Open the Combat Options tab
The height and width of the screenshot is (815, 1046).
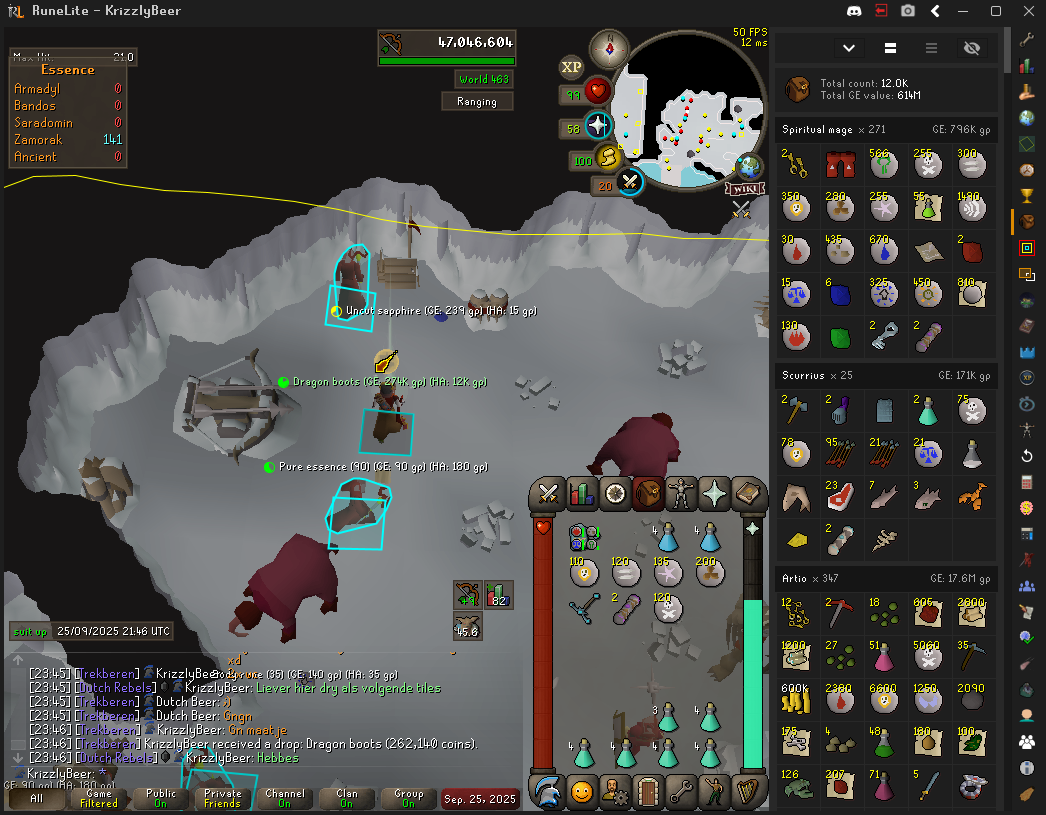(548, 493)
